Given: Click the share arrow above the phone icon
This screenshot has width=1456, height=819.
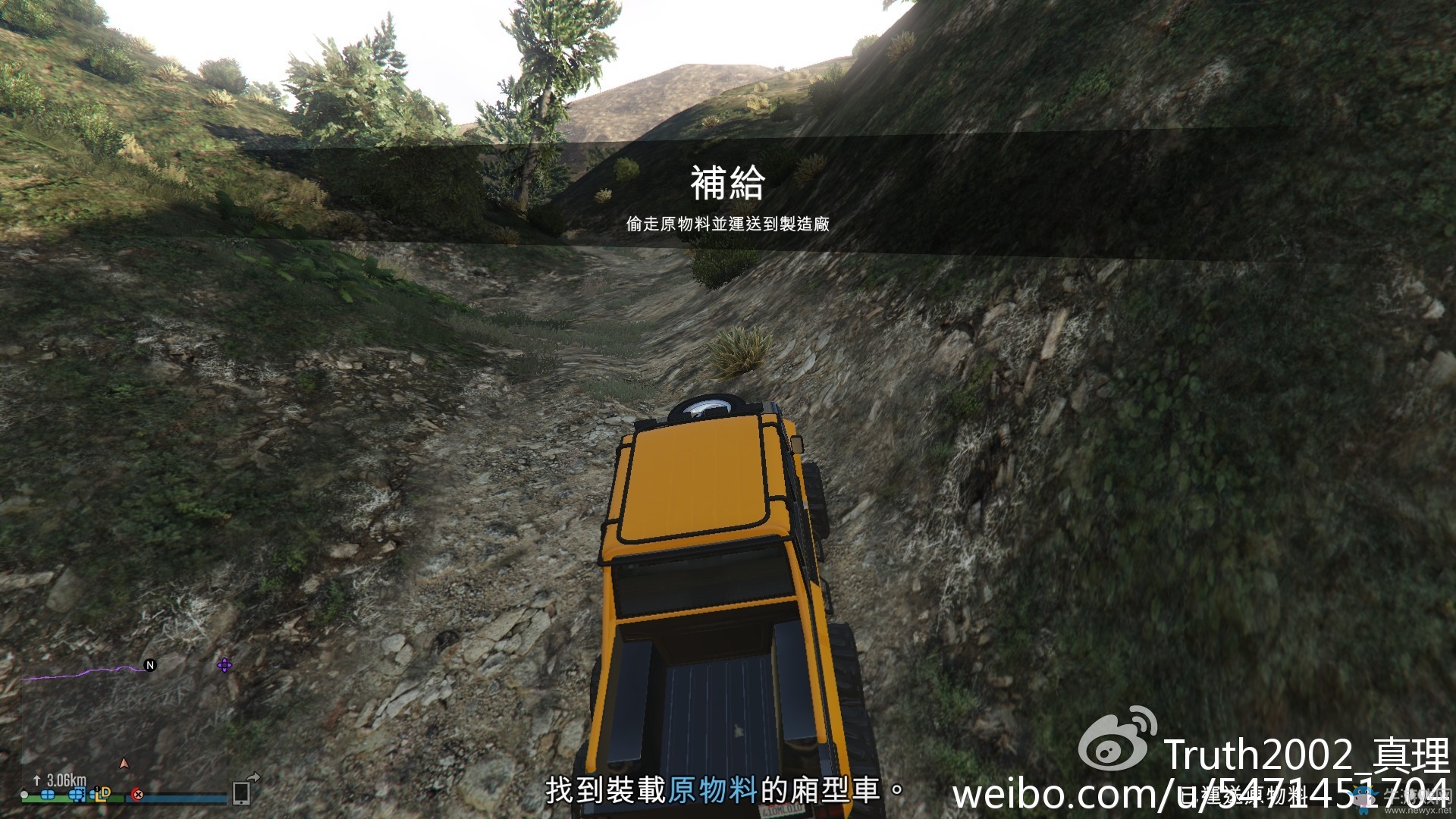Looking at the screenshot, I should point(253,777).
